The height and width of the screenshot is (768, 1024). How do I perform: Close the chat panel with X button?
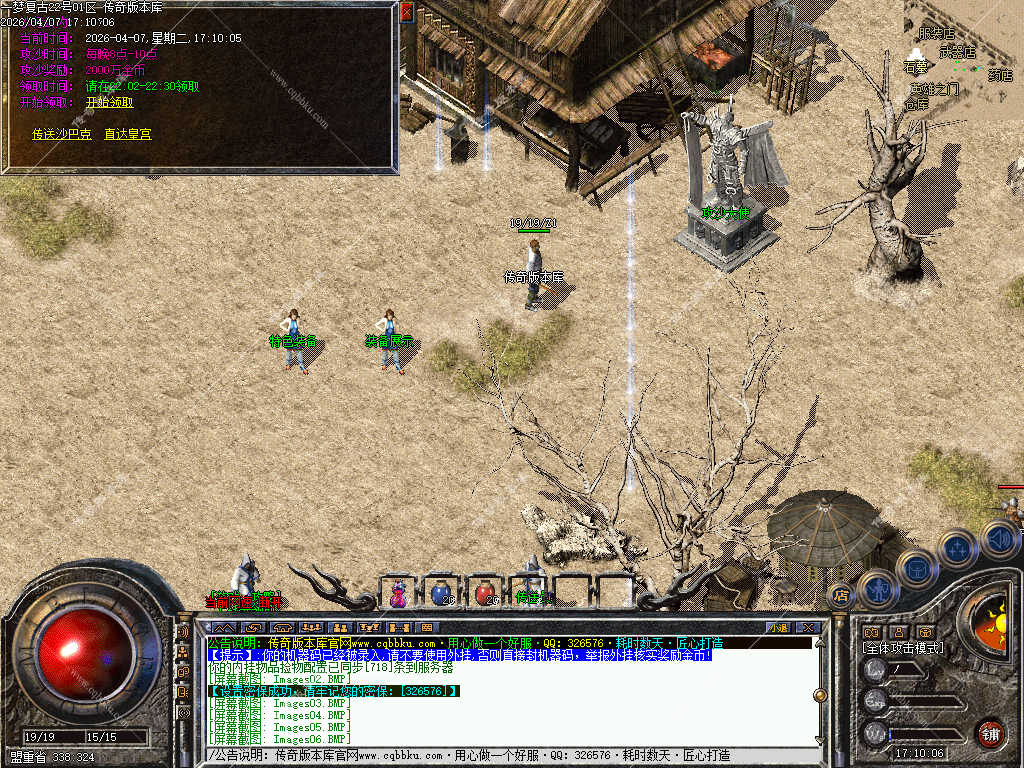coord(808,628)
